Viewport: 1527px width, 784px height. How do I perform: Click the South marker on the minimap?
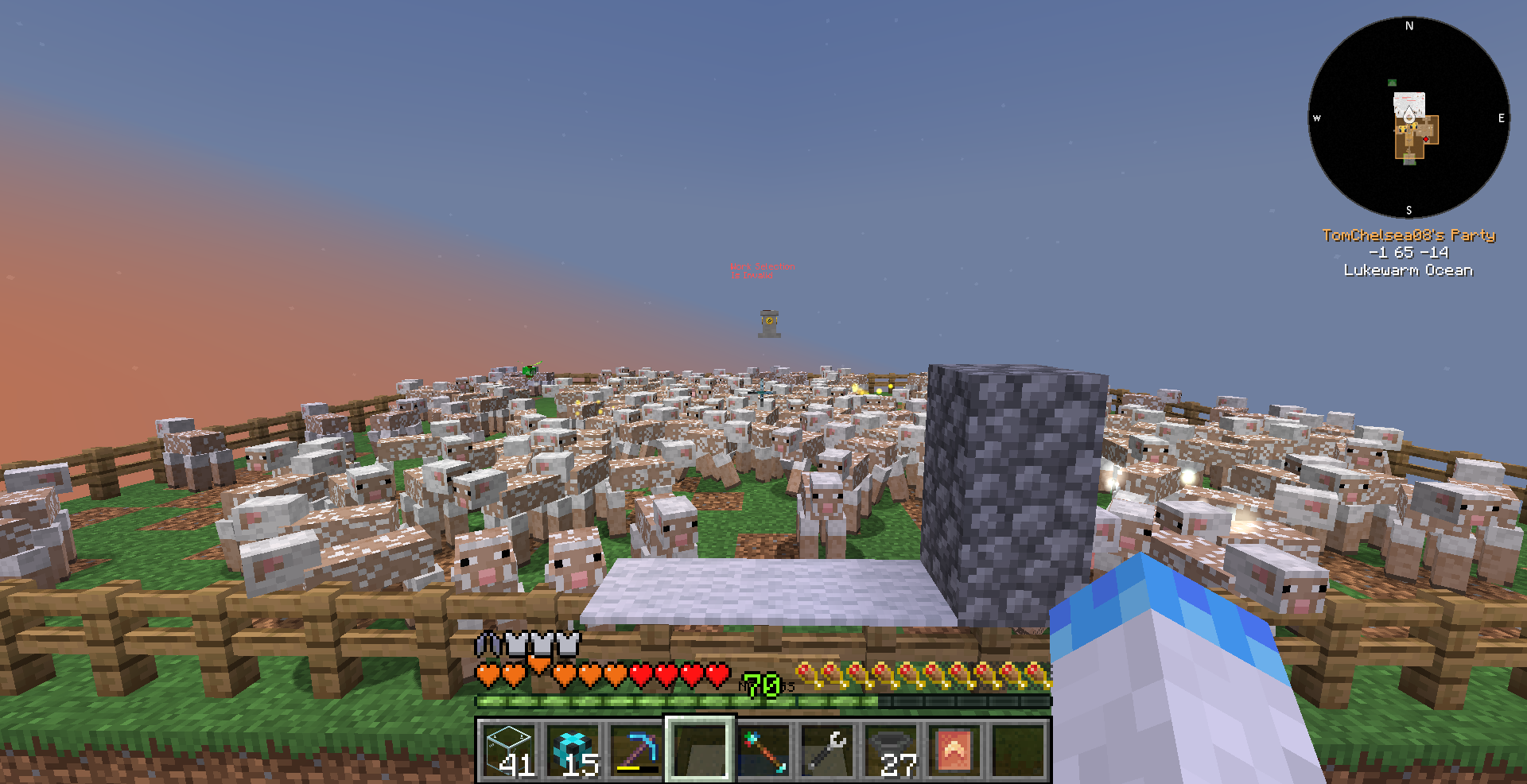pos(1408,210)
